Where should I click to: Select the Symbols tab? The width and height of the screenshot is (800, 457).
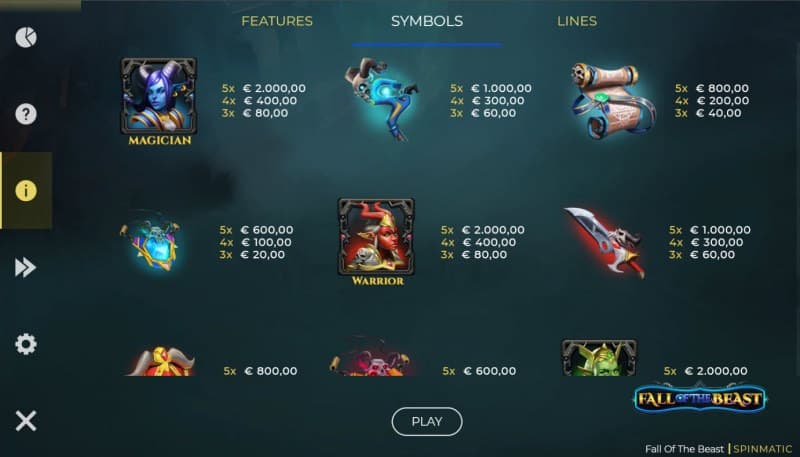coord(426,21)
